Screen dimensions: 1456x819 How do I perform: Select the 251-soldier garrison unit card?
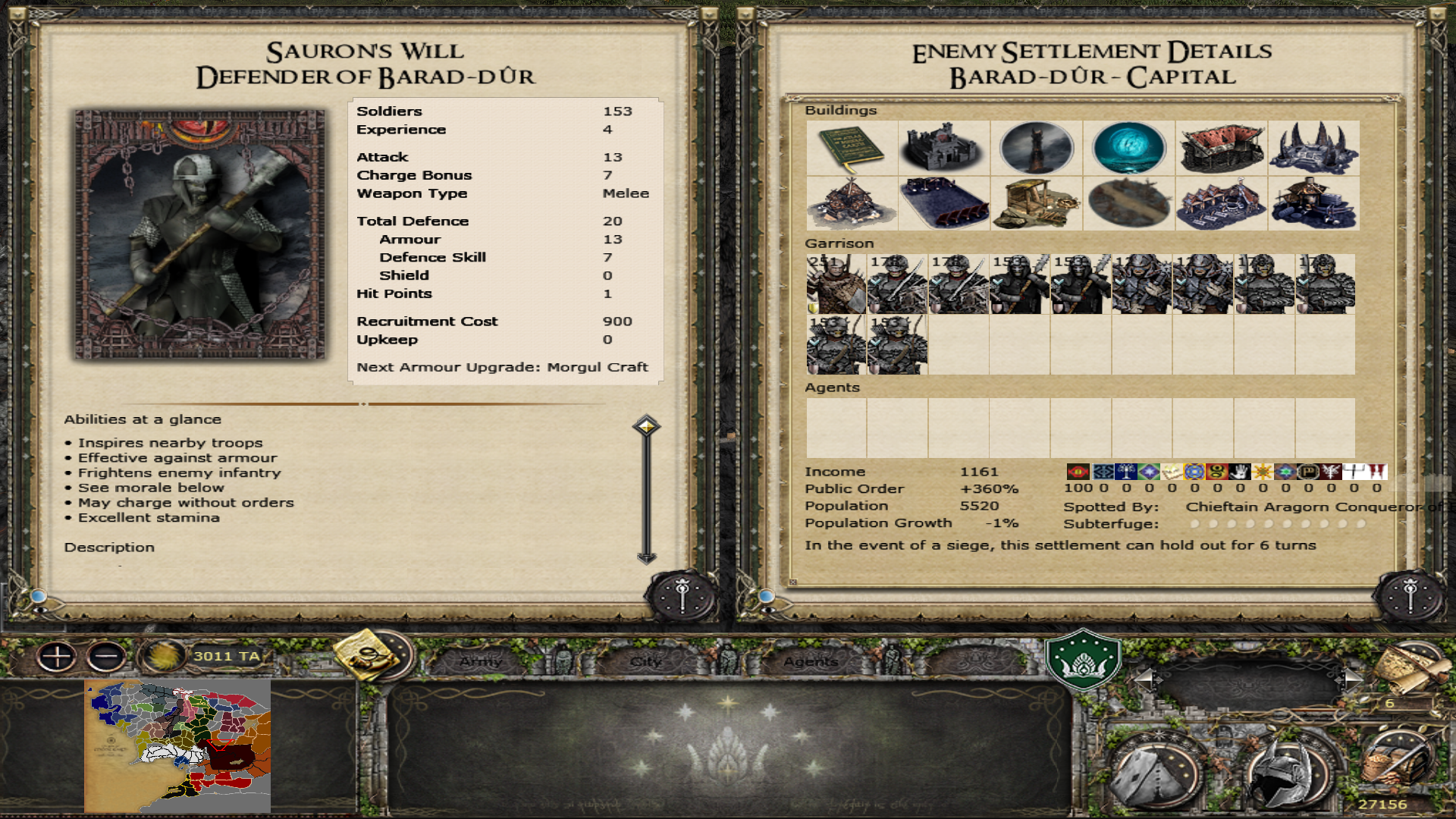coord(836,284)
